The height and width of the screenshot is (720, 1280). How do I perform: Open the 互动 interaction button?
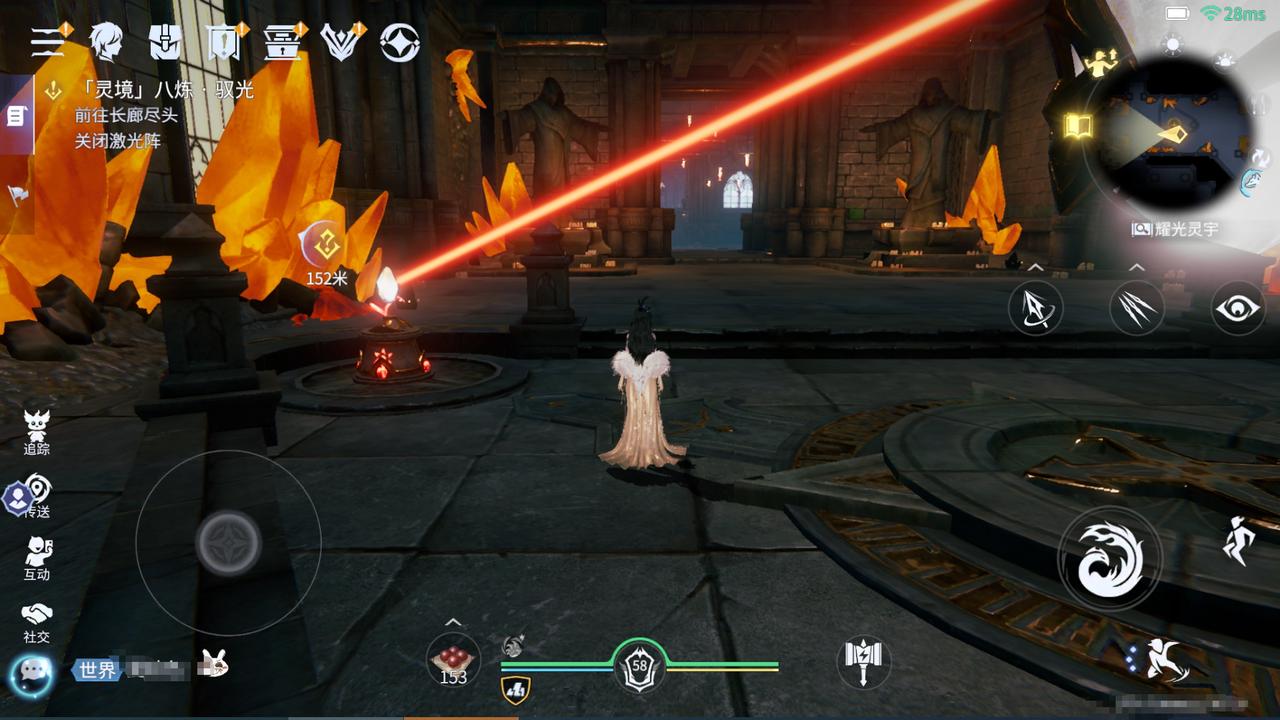(x=37, y=559)
